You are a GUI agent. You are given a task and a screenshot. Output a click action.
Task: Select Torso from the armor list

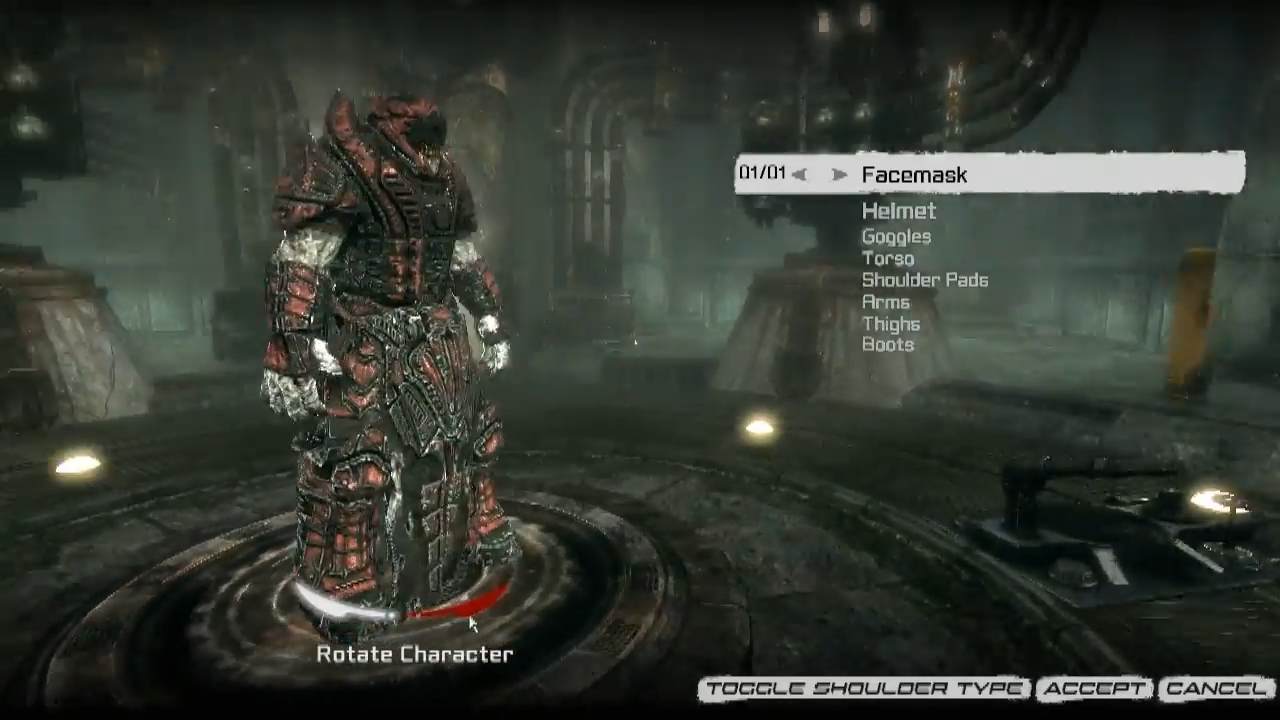pos(888,259)
